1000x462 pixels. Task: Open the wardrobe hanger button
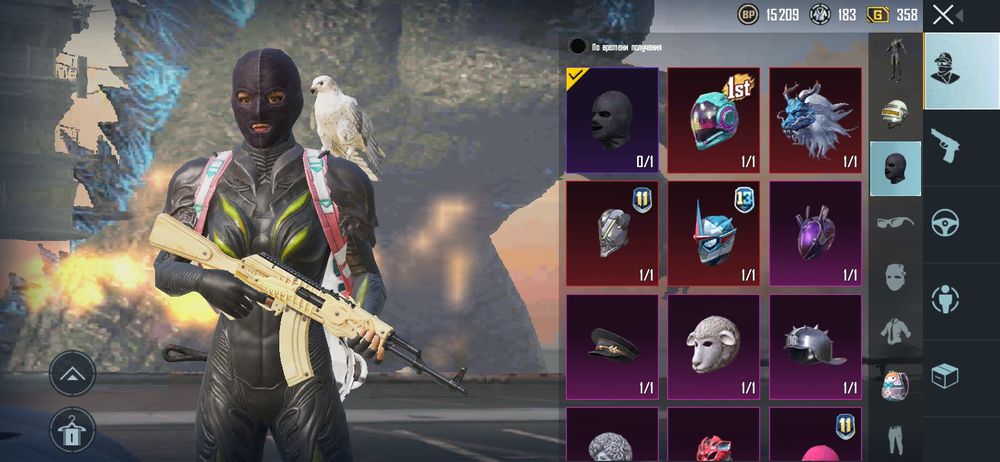72,429
